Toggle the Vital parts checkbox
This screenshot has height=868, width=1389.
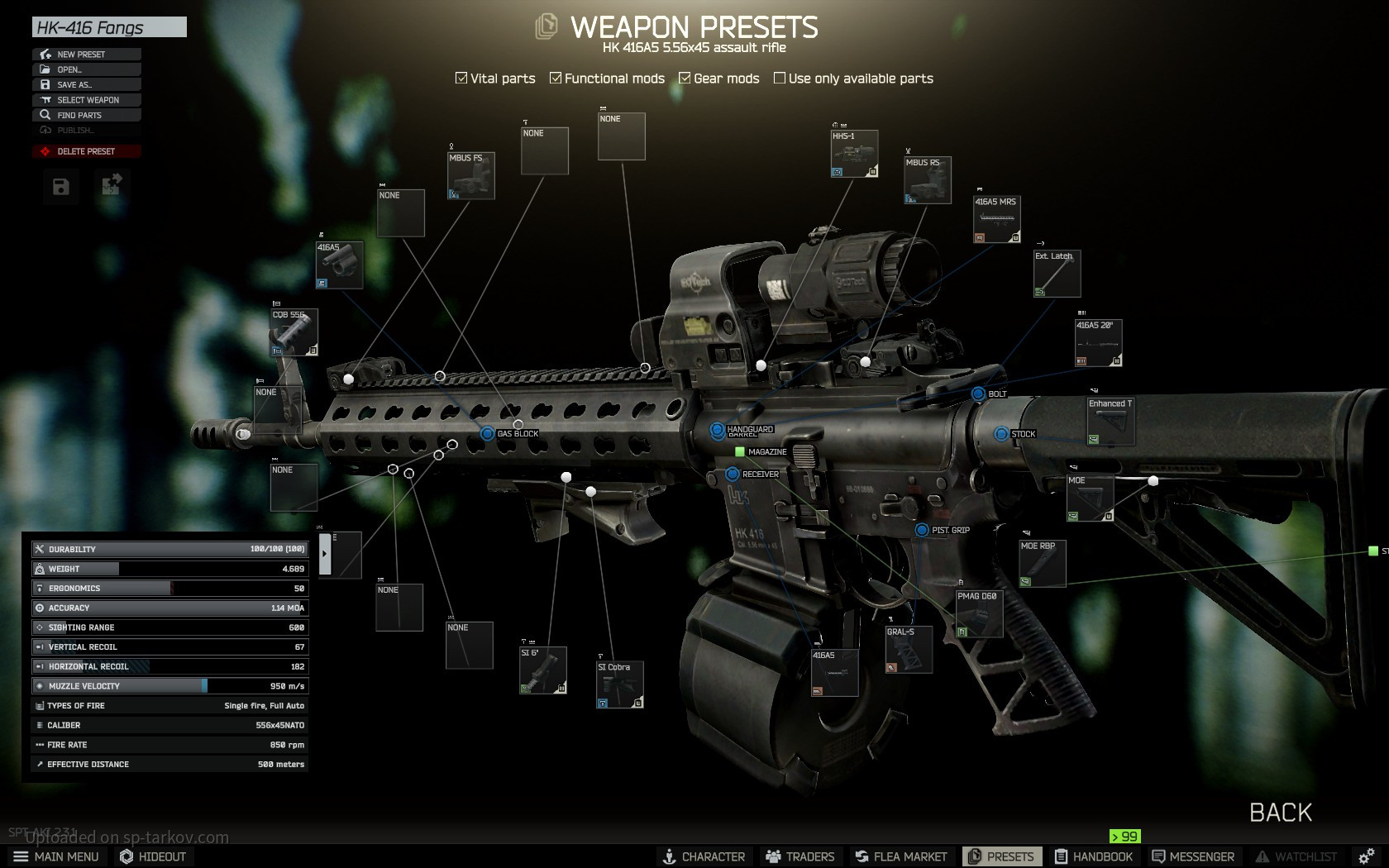[461, 79]
